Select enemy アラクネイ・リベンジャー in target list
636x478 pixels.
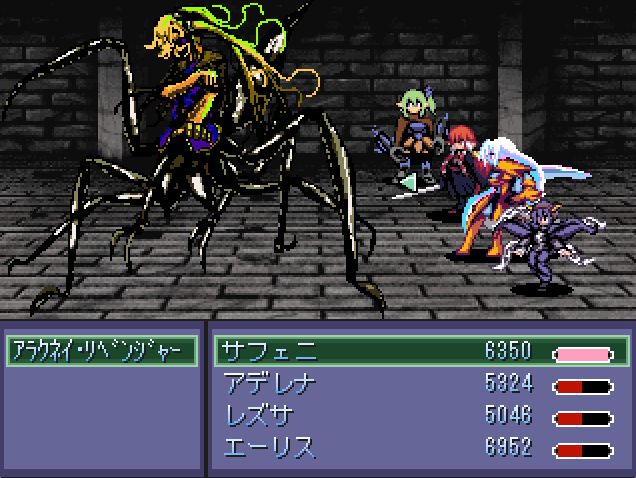100,352
